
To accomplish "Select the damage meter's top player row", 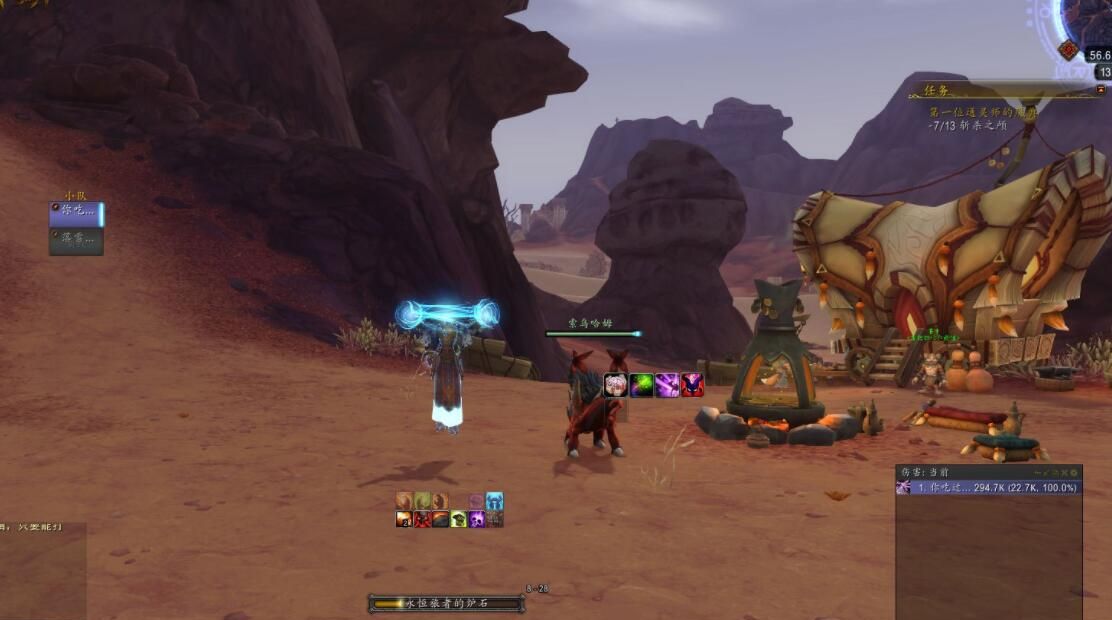I will click(988, 487).
